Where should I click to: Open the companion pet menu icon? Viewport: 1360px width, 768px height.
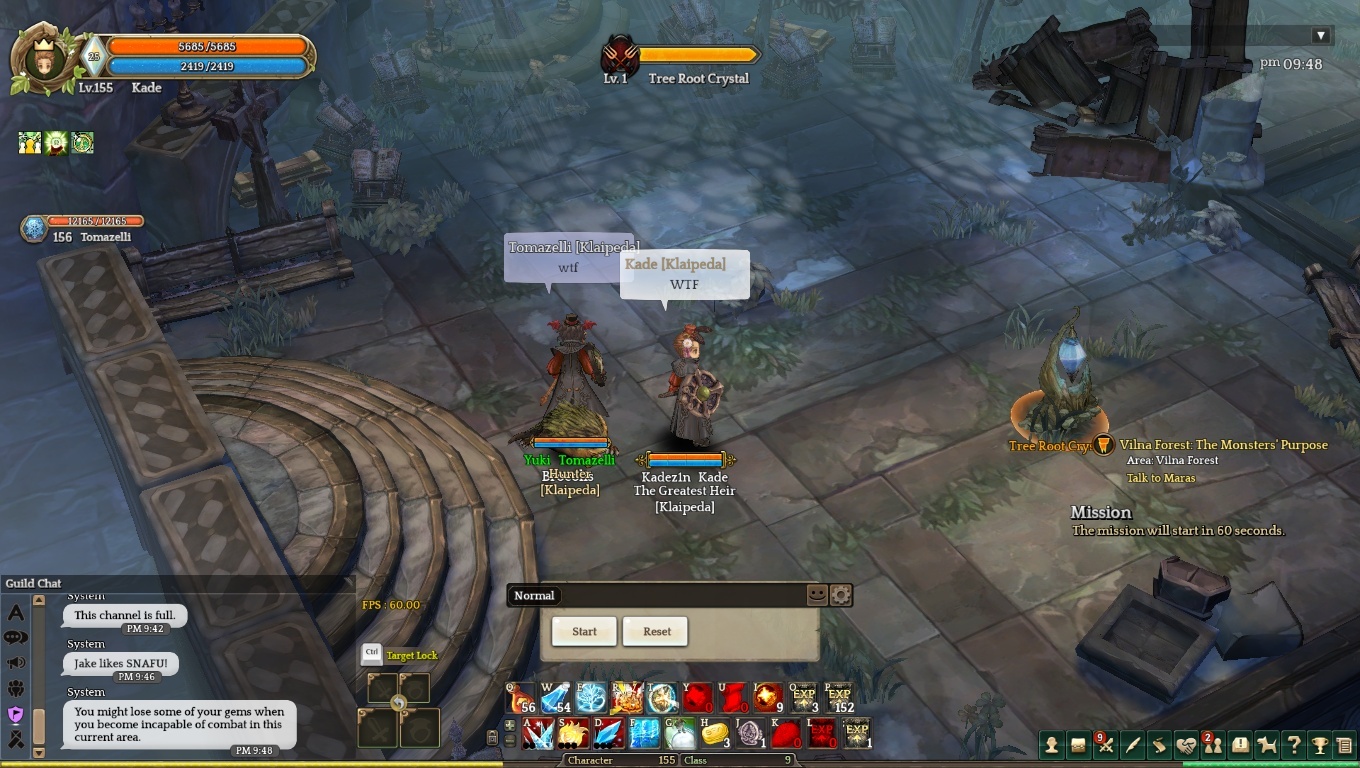pyautogui.click(x=1267, y=744)
